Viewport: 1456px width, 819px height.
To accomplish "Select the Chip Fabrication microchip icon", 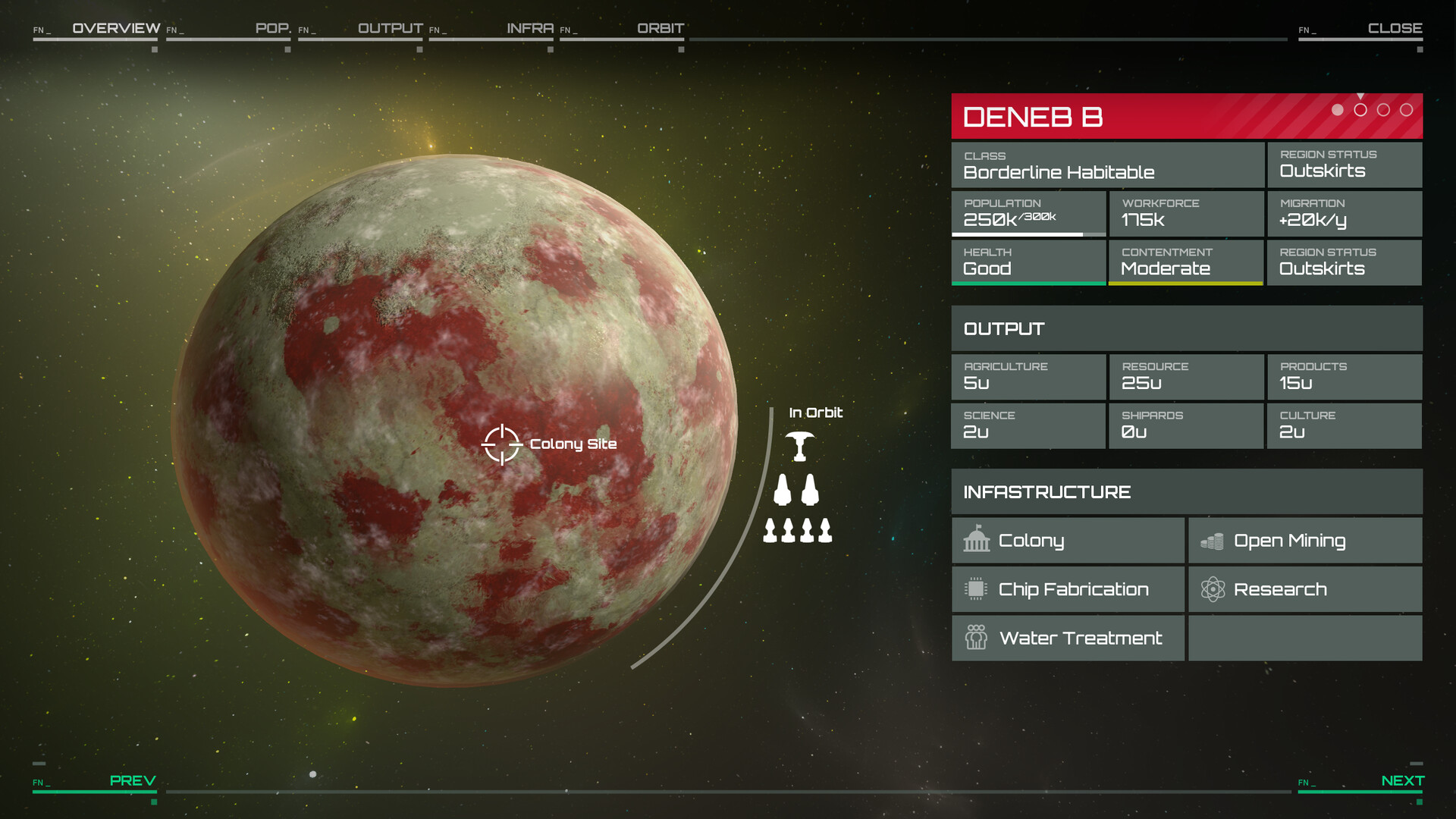I will click(x=976, y=589).
